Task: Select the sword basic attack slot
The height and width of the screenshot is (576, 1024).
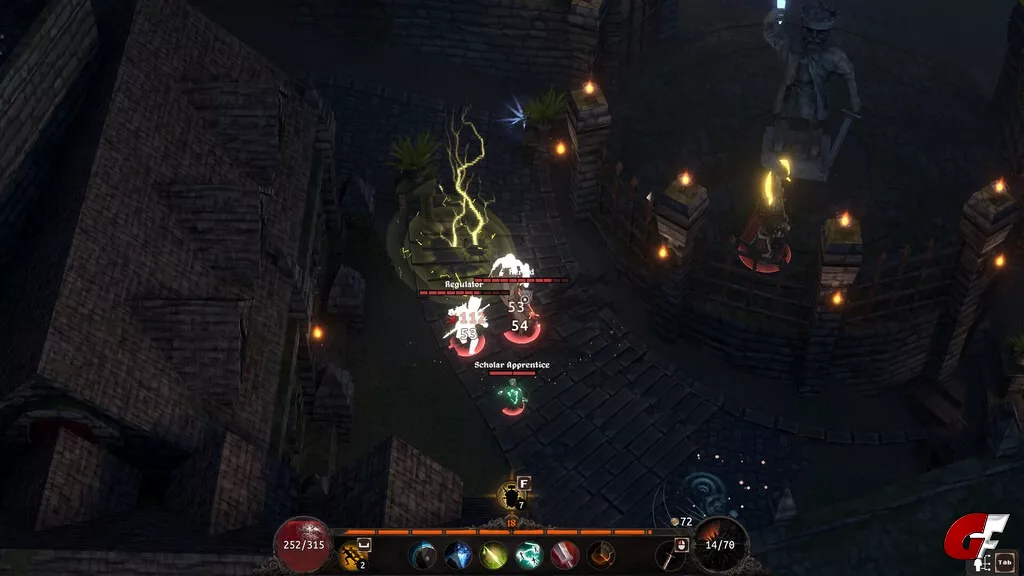Action: (x=668, y=555)
